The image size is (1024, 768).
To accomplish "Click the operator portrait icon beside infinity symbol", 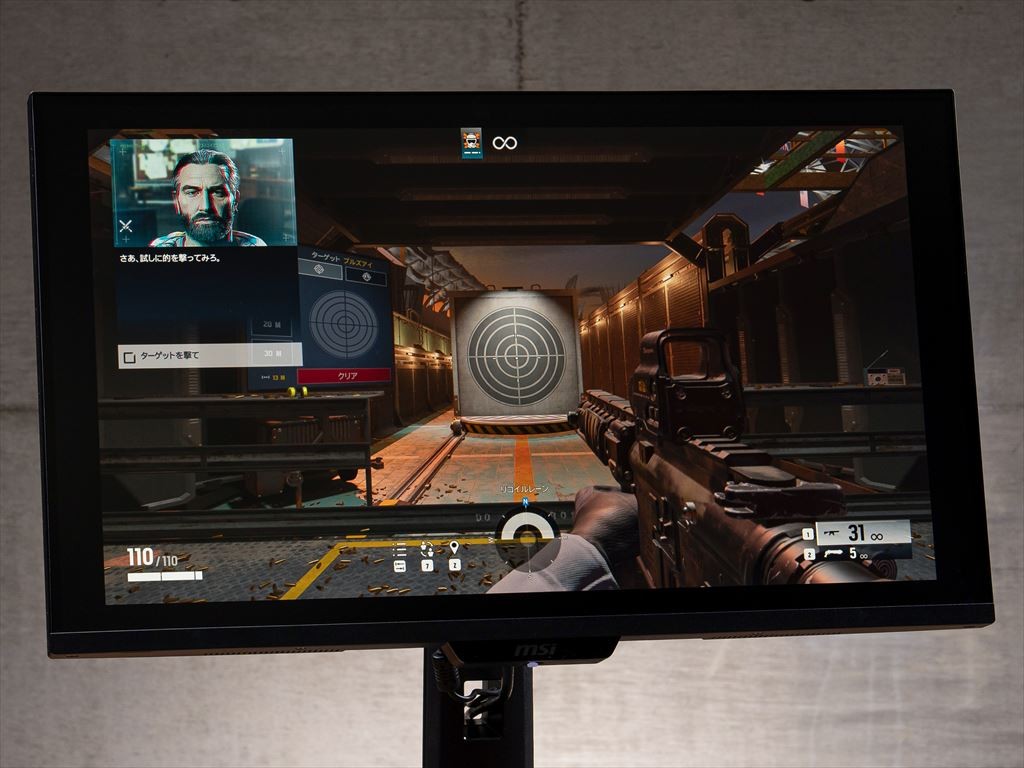I will 472,143.
